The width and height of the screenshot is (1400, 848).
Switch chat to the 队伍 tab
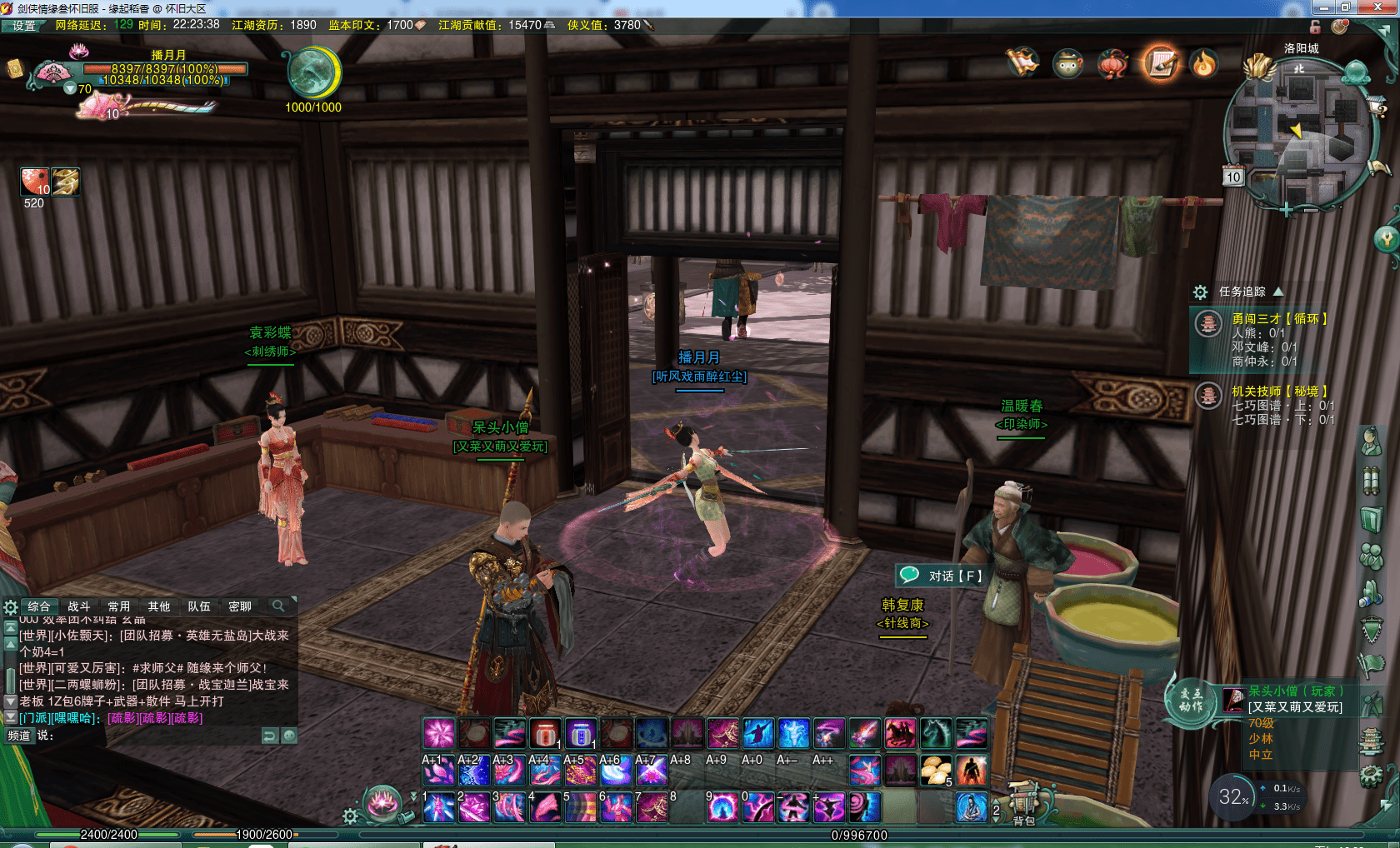tap(199, 606)
